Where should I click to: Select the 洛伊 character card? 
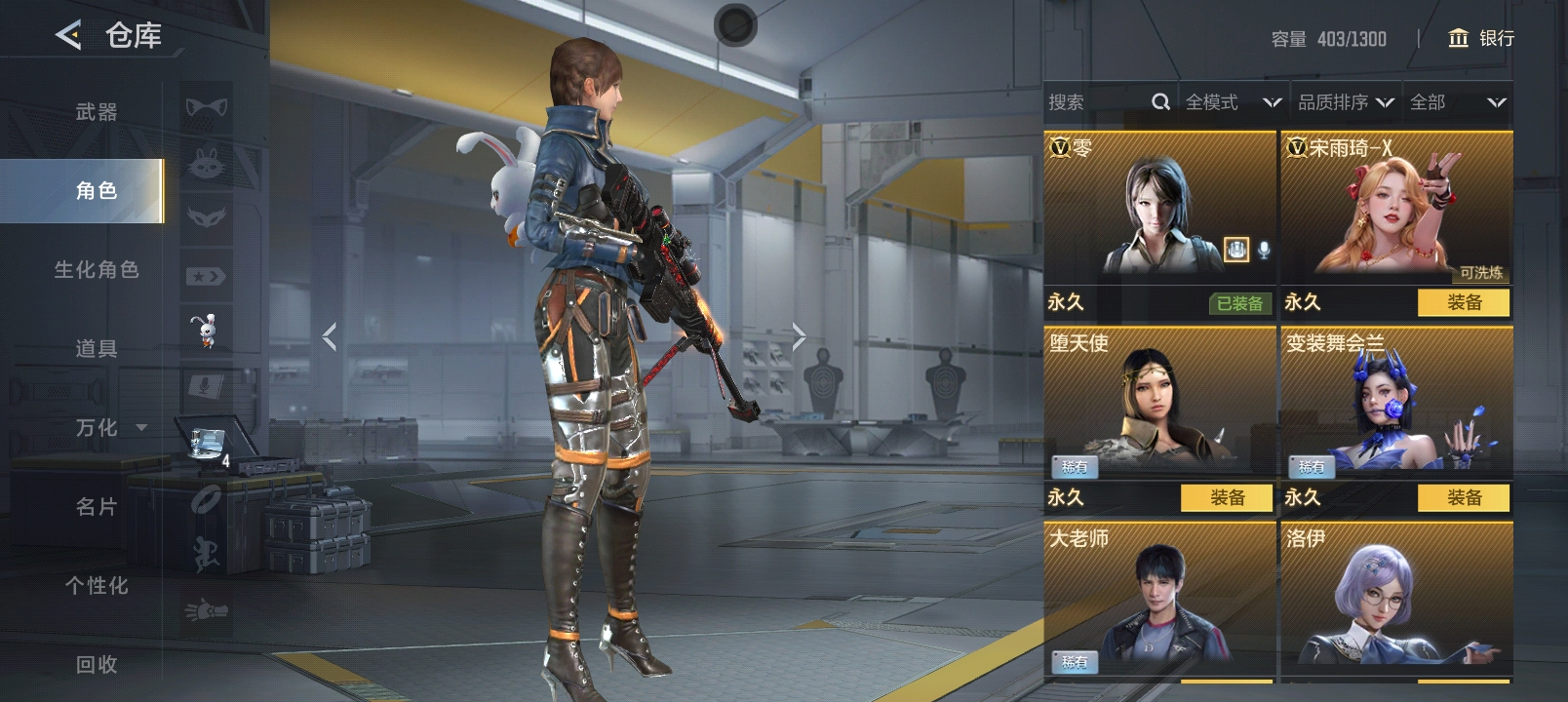coord(1396,600)
